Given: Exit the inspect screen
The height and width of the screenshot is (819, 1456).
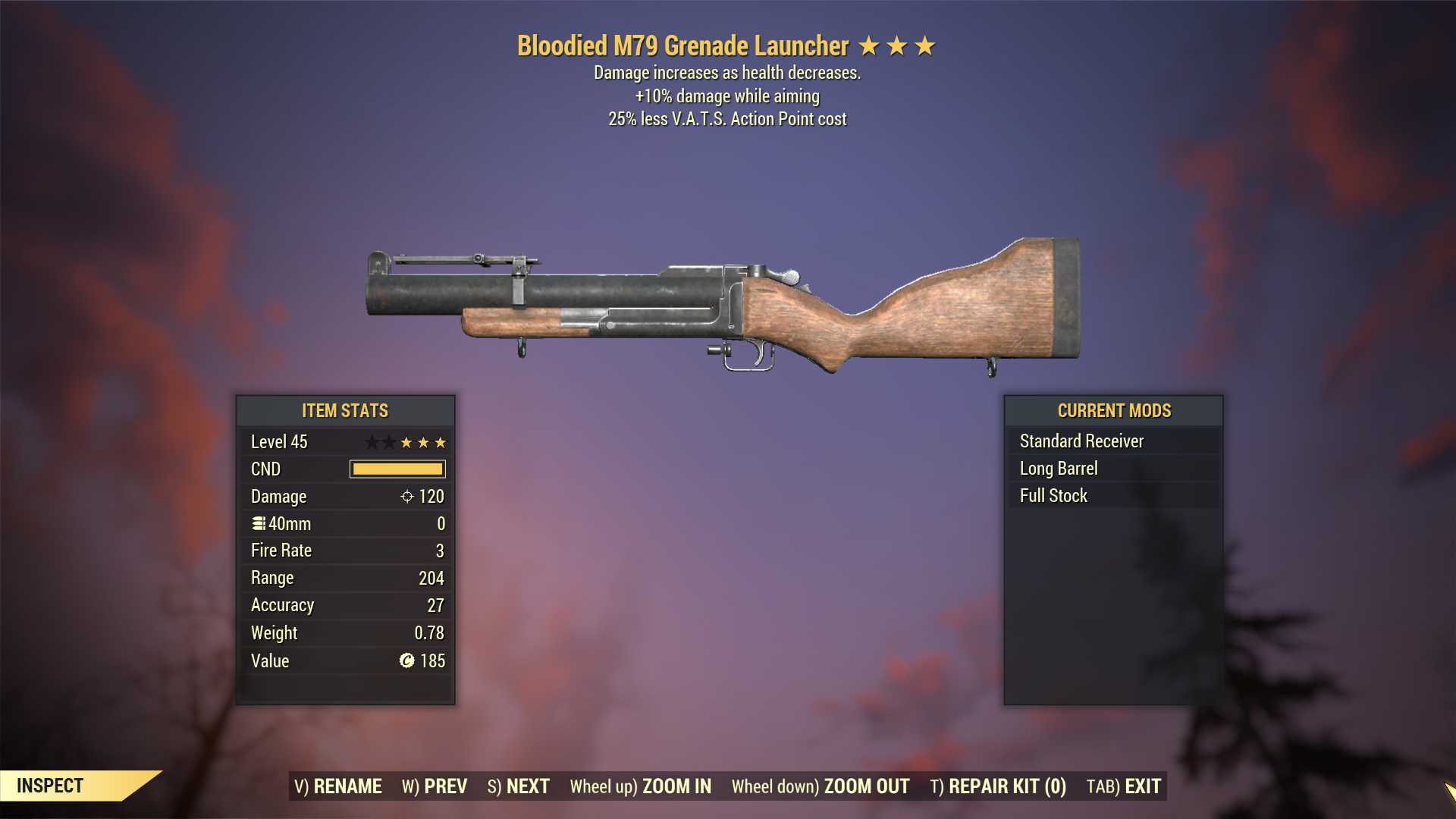Looking at the screenshot, I should (1124, 786).
